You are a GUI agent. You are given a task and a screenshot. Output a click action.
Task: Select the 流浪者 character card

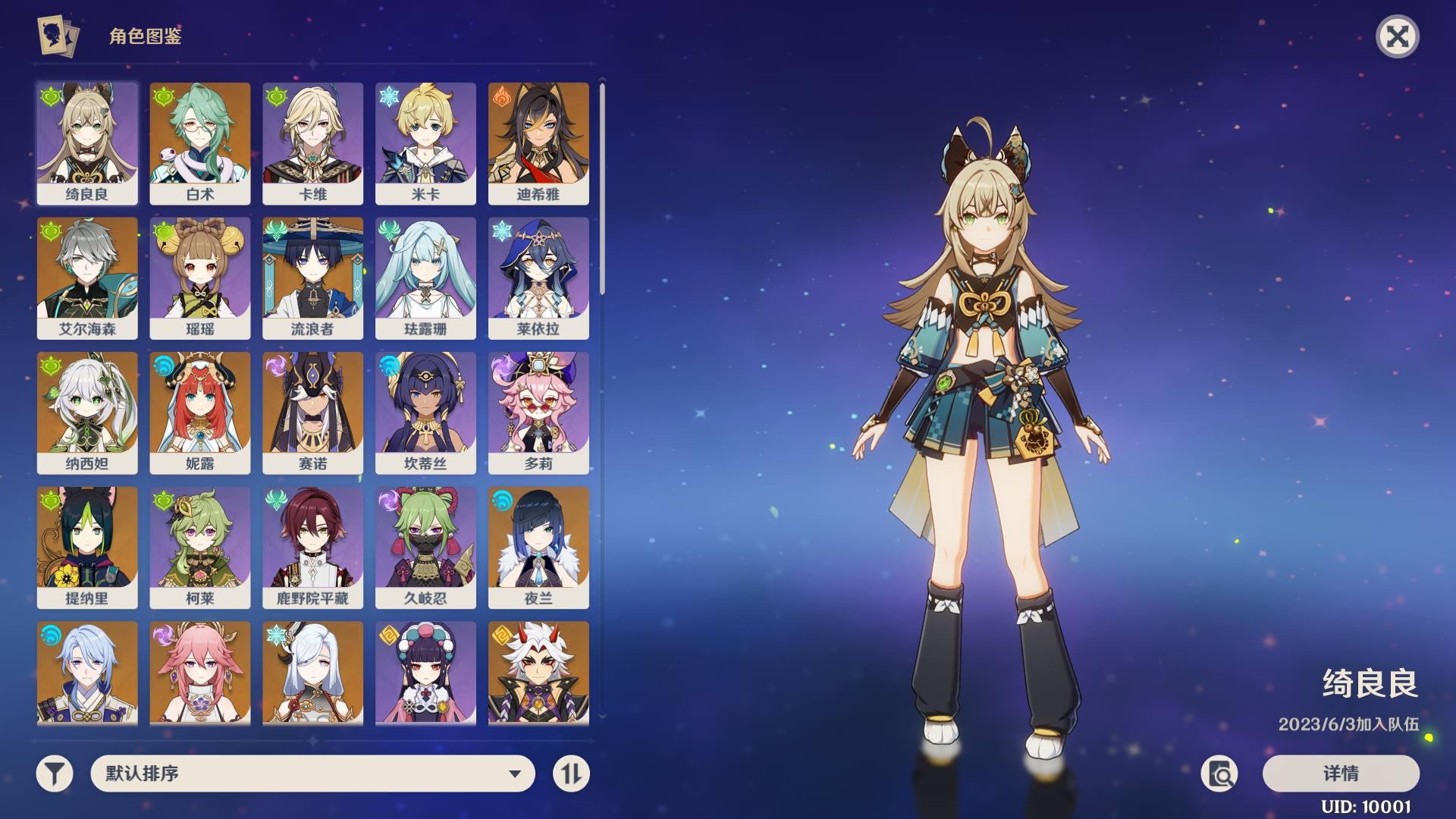[x=312, y=278]
